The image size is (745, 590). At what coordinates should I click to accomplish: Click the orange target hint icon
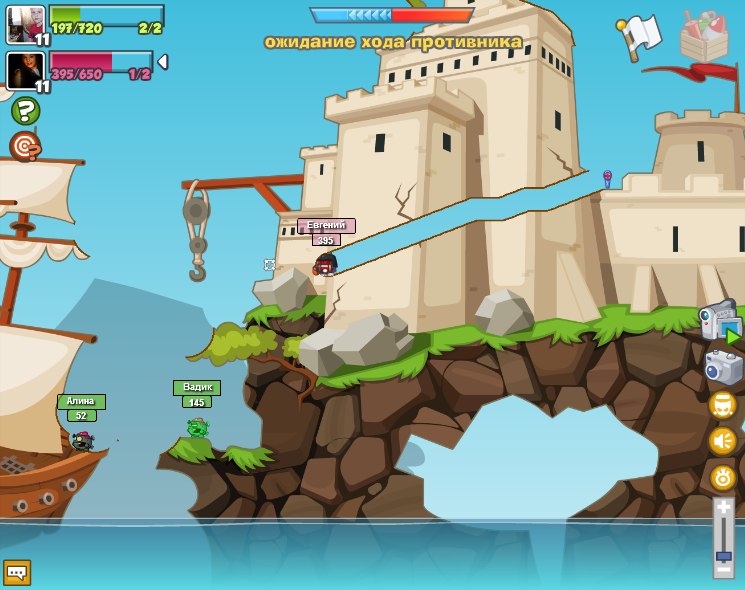click(x=25, y=146)
